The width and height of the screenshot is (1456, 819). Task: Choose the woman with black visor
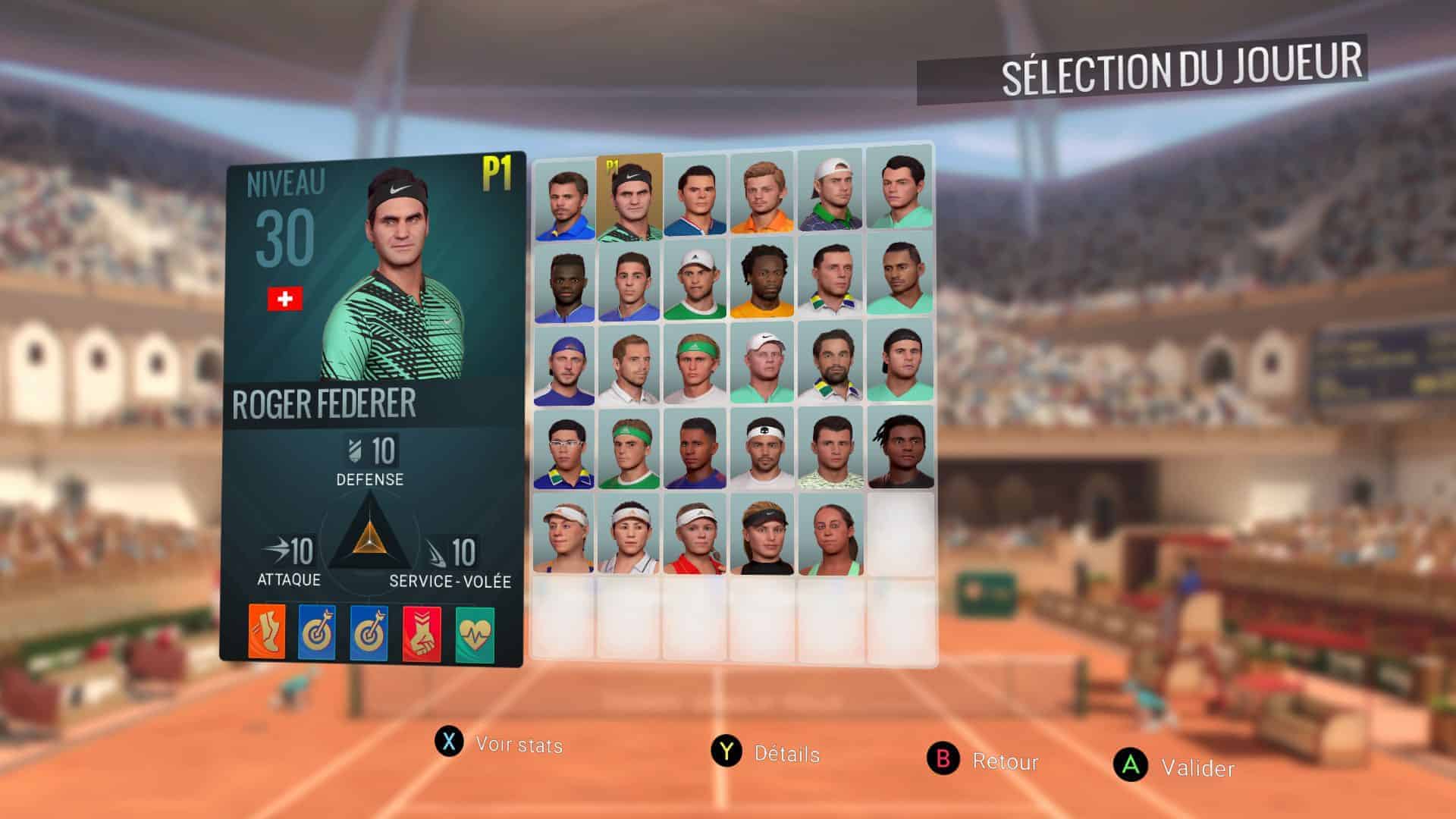coord(761,535)
